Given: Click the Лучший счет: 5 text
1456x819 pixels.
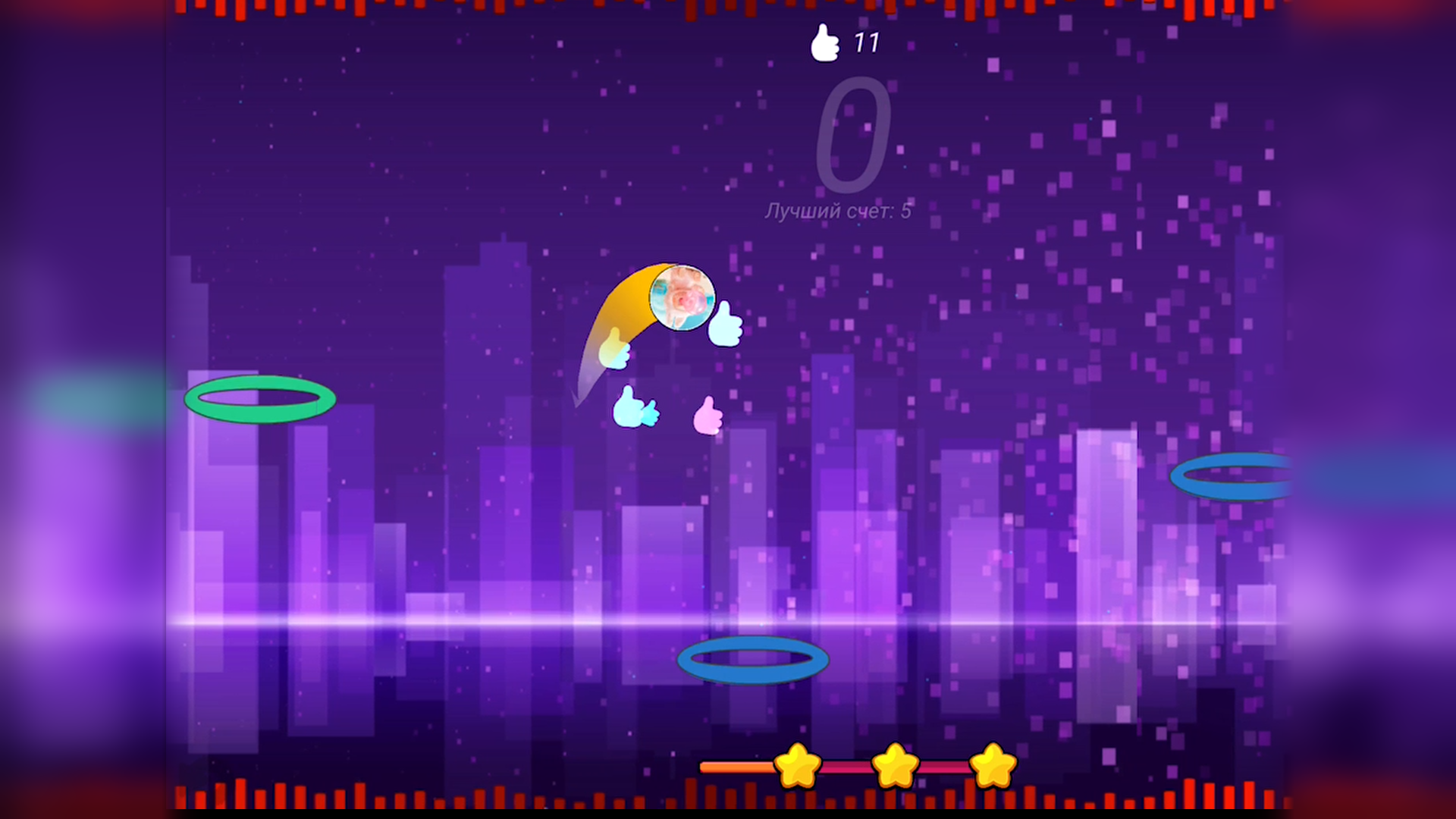Looking at the screenshot, I should [x=838, y=211].
